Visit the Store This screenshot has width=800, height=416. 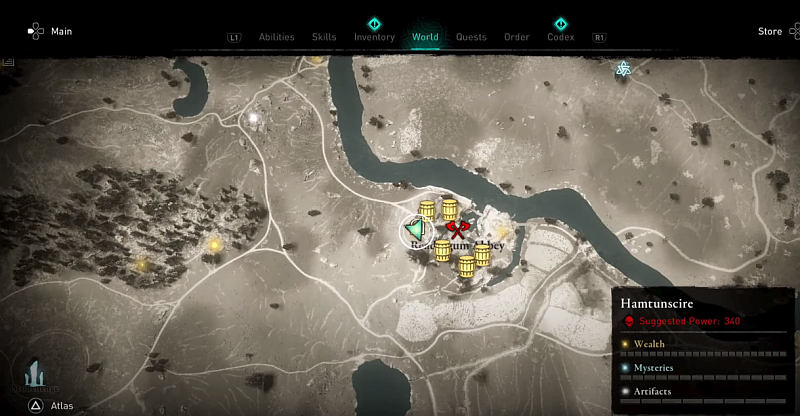[x=769, y=31]
